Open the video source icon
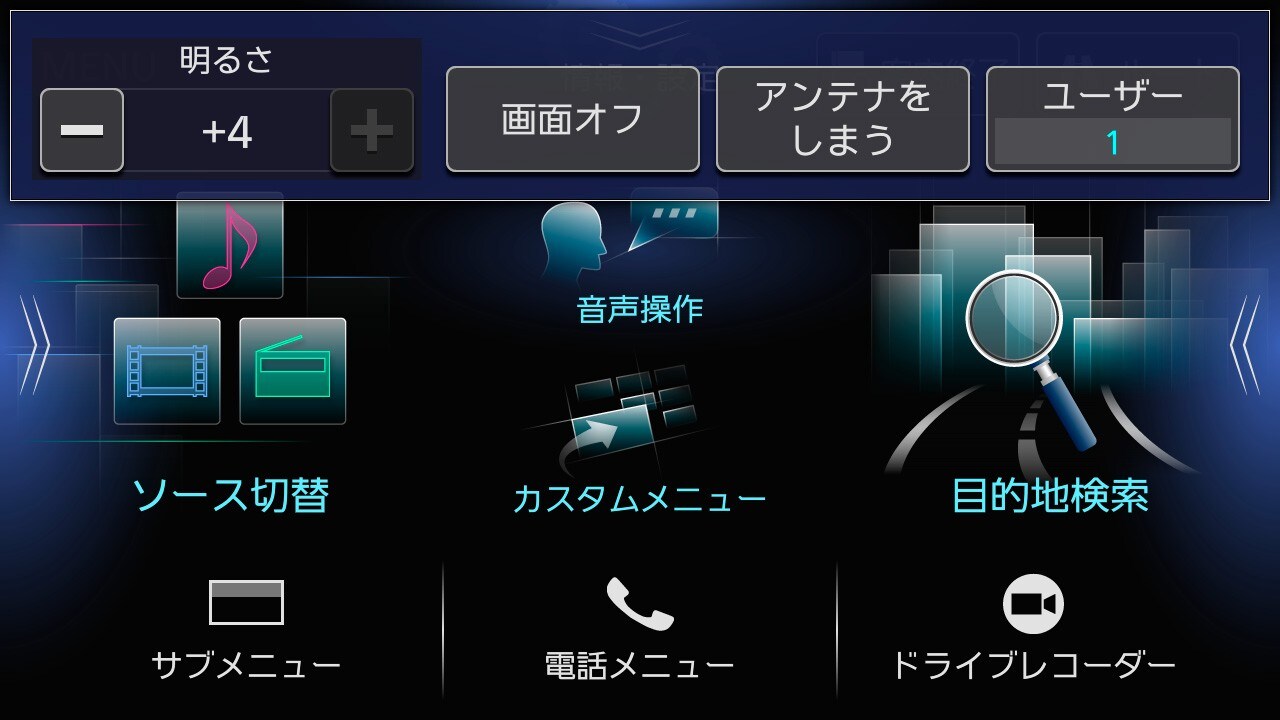This screenshot has height=720, width=1280. 167,371
